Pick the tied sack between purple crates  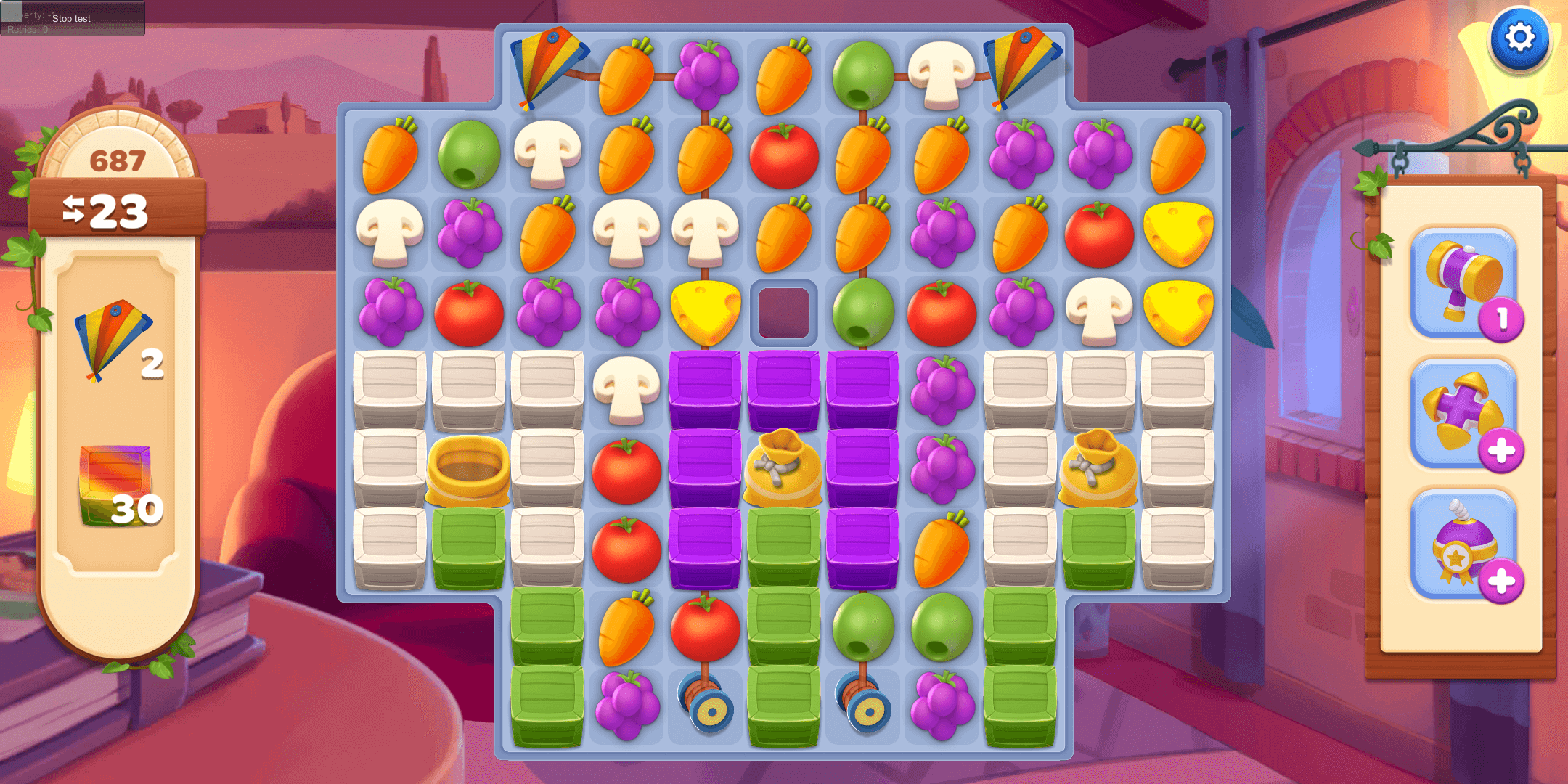(783, 468)
